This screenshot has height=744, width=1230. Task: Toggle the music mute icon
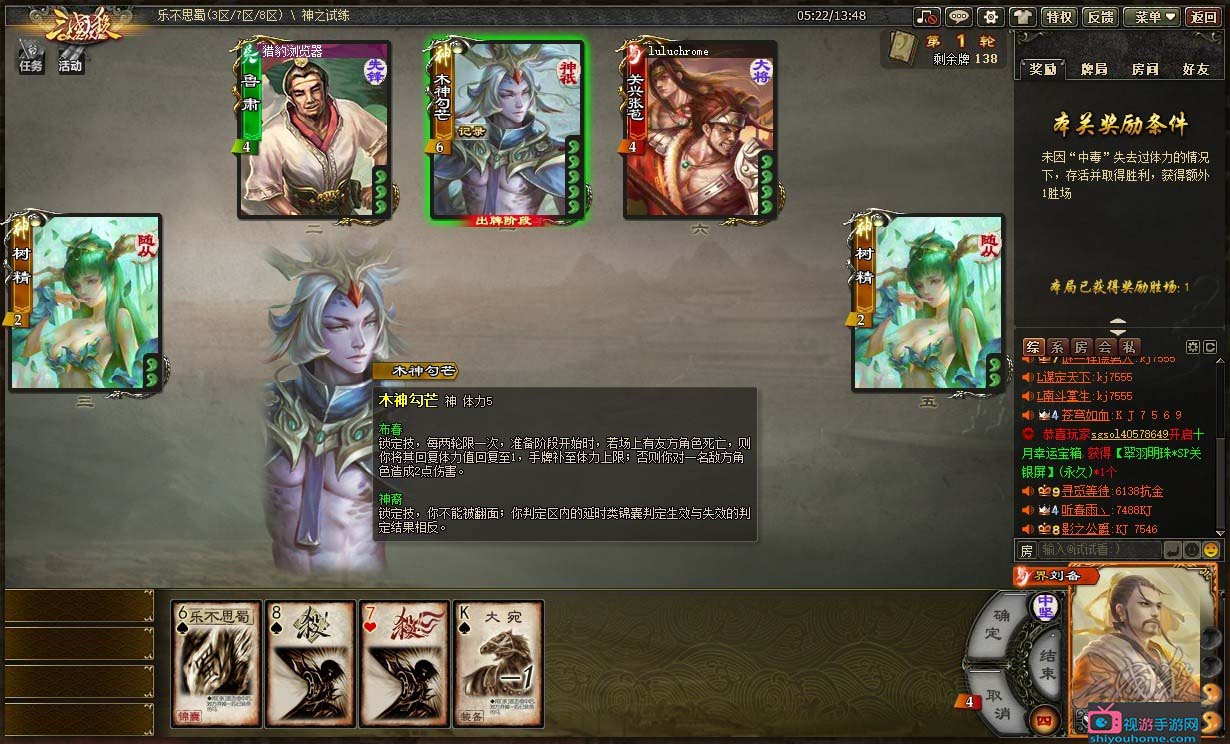[927, 17]
